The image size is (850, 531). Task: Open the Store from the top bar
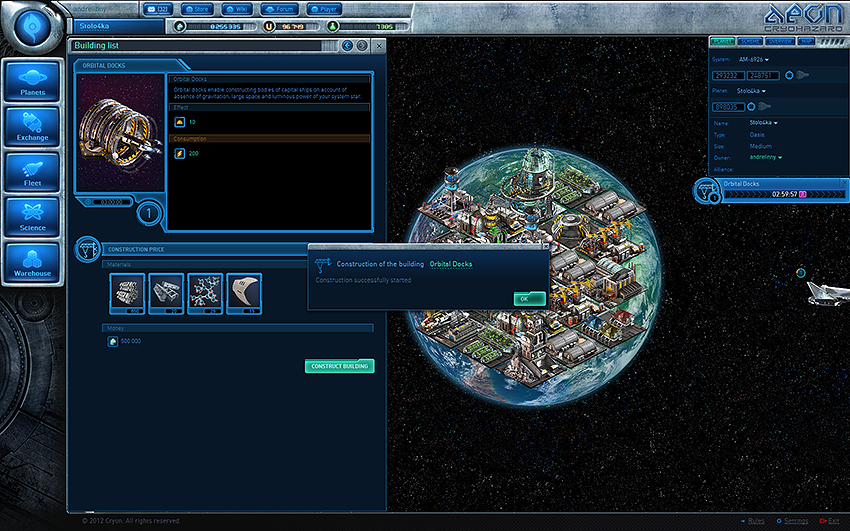[194, 9]
